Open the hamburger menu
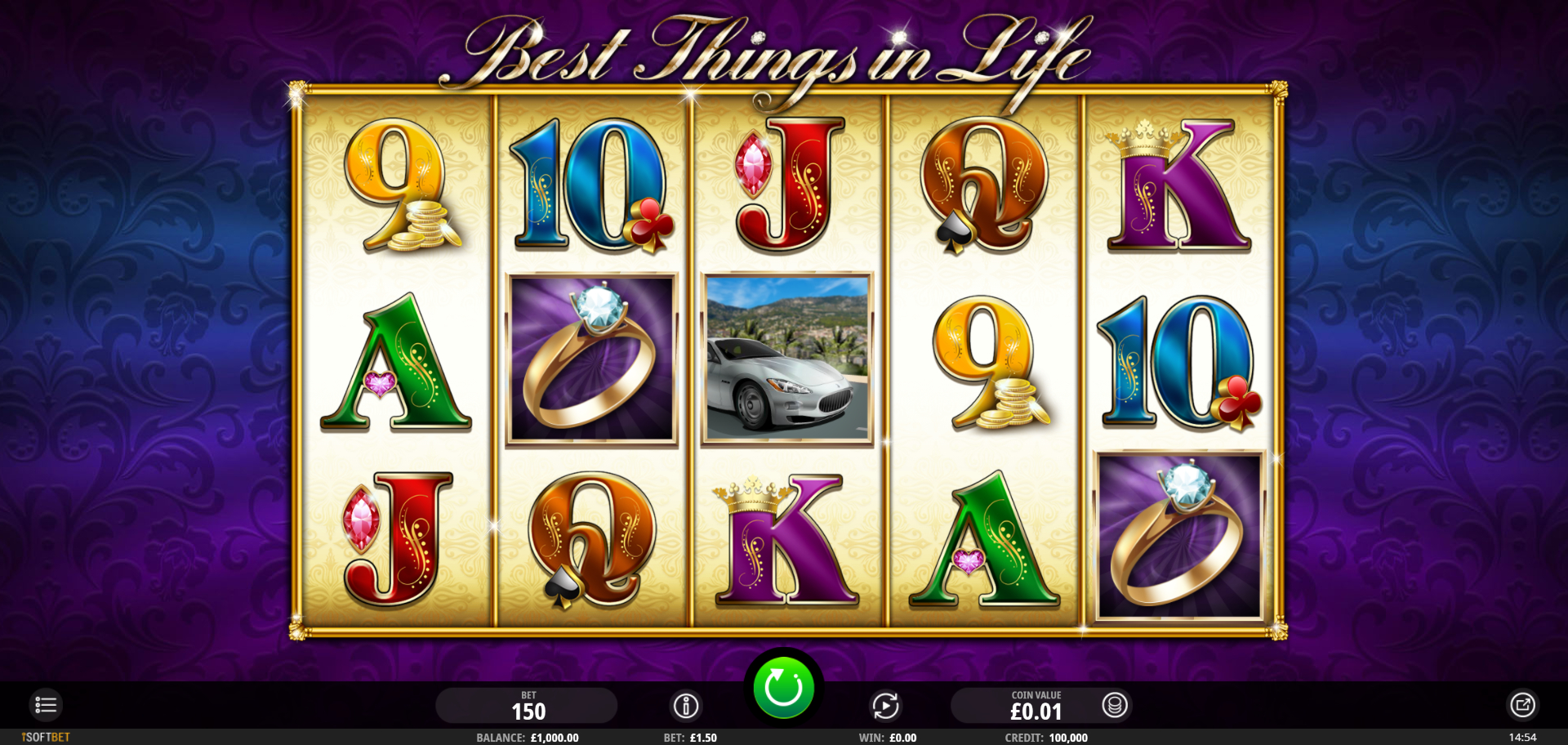 46,705
